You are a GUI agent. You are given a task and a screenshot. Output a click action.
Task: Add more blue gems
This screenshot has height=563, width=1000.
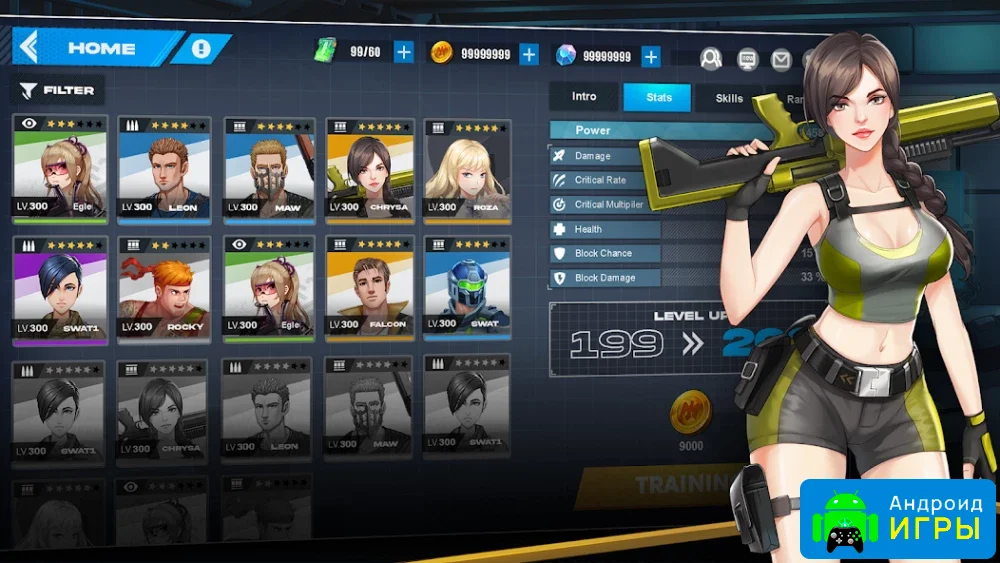click(x=650, y=56)
